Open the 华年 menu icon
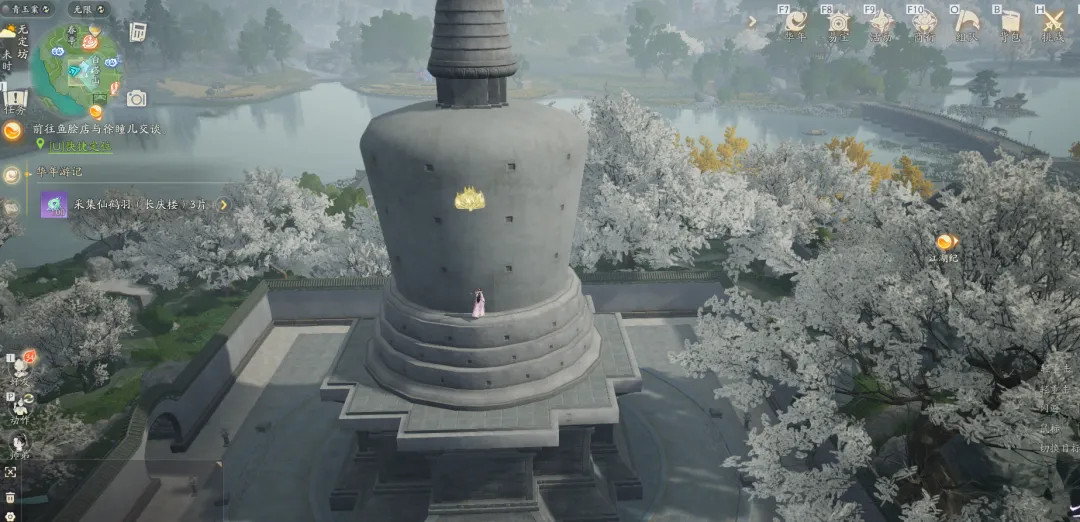This screenshot has height=522, width=1080. (x=796, y=22)
